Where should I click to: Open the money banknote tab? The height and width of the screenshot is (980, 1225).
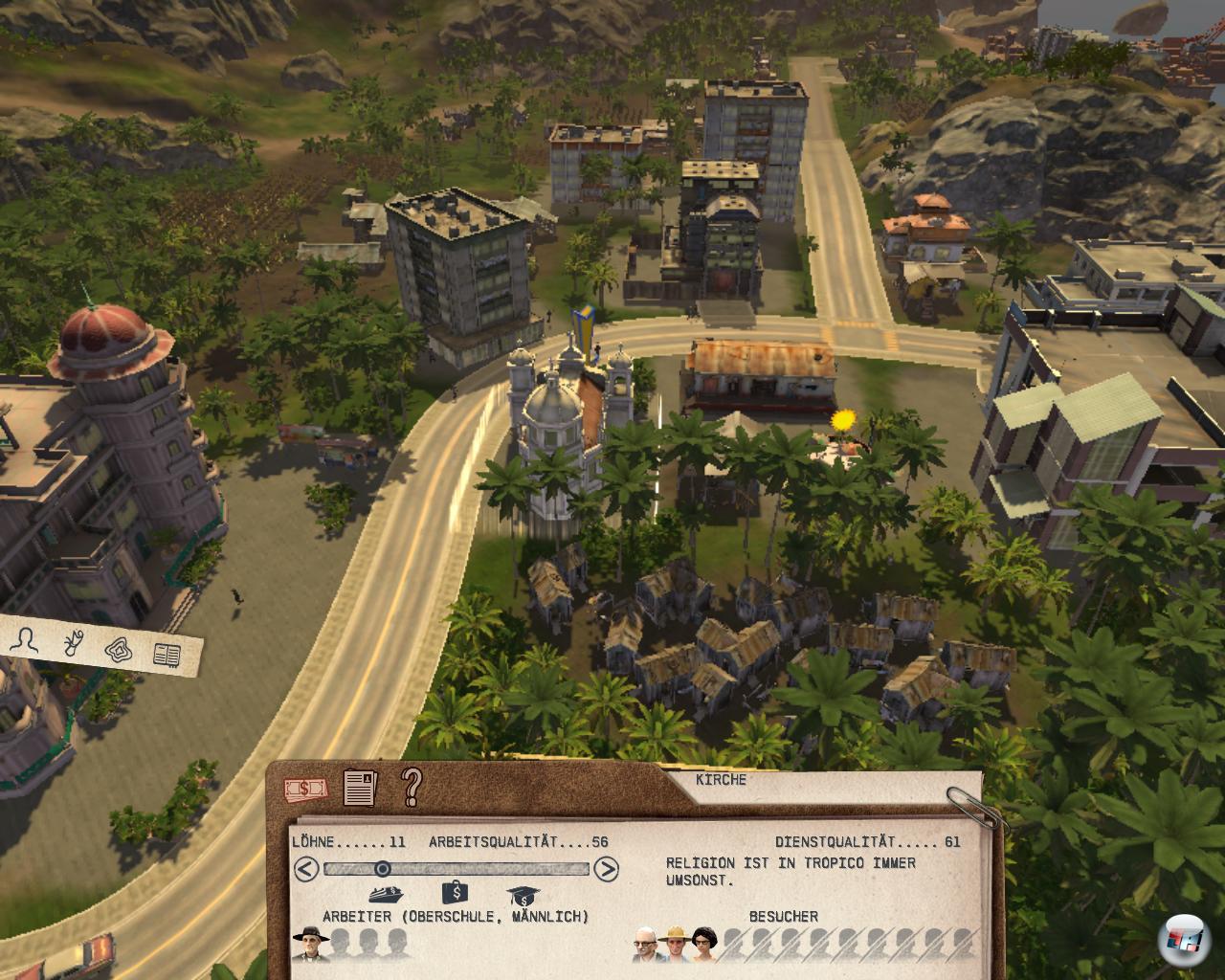(x=306, y=790)
